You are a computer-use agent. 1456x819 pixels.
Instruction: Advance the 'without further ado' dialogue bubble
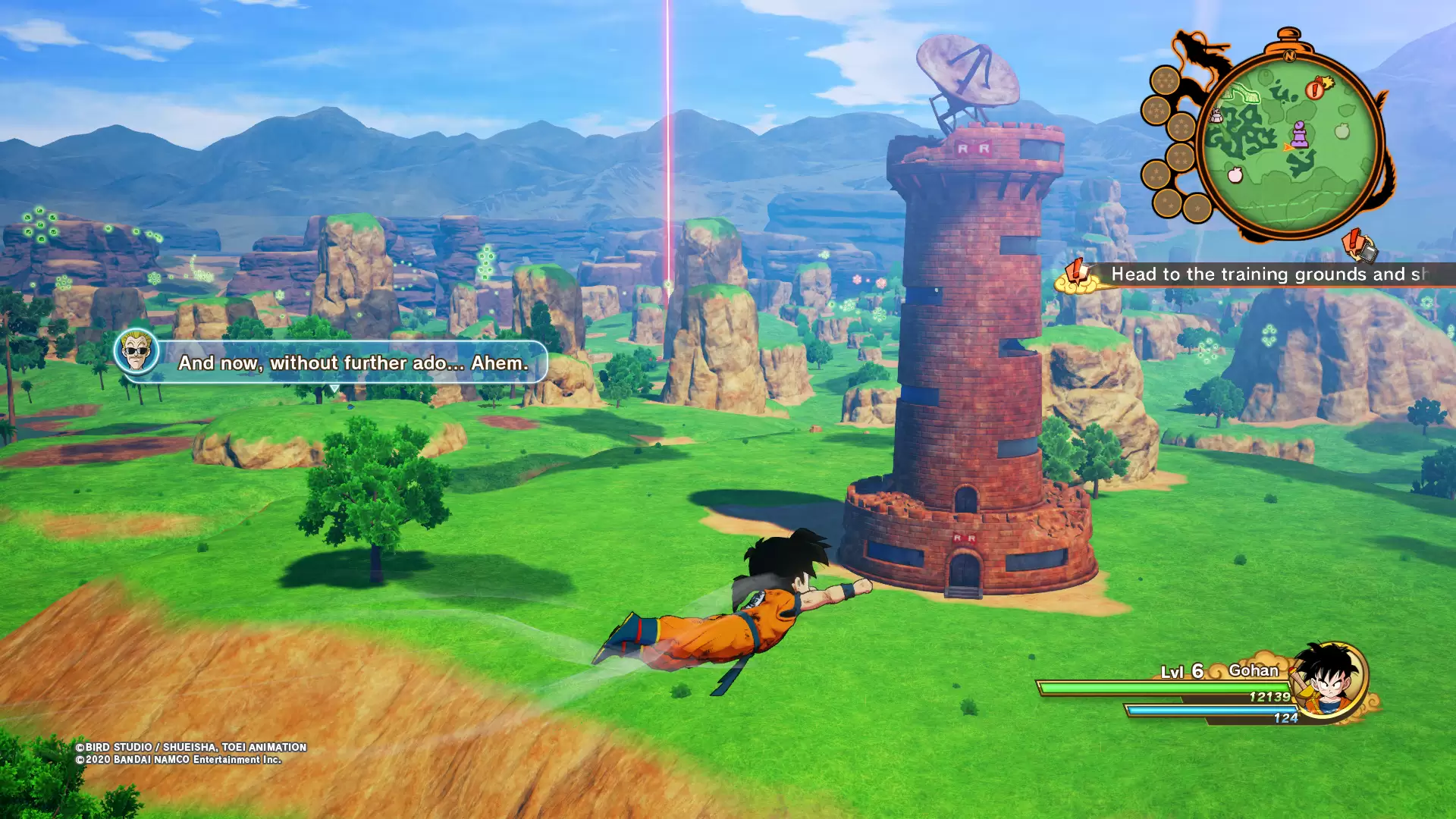[353, 362]
